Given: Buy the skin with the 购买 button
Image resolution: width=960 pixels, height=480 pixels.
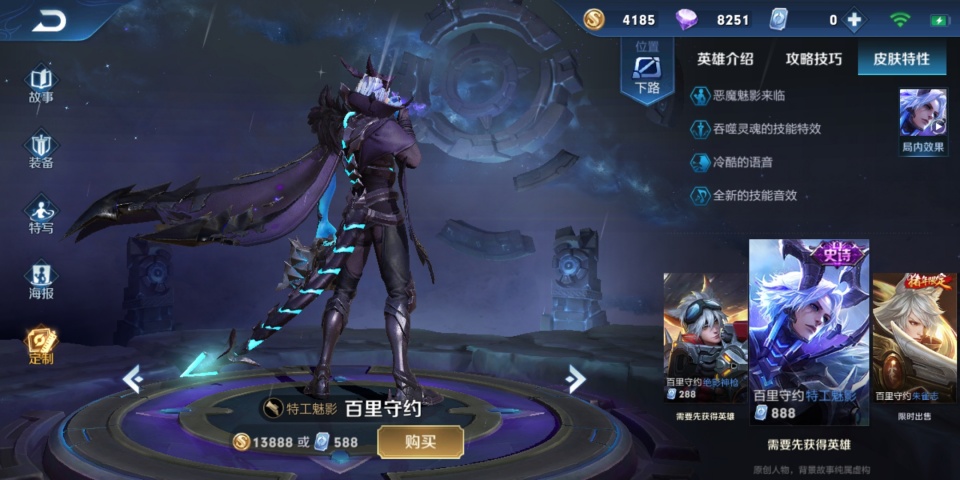Looking at the screenshot, I should 420,441.
